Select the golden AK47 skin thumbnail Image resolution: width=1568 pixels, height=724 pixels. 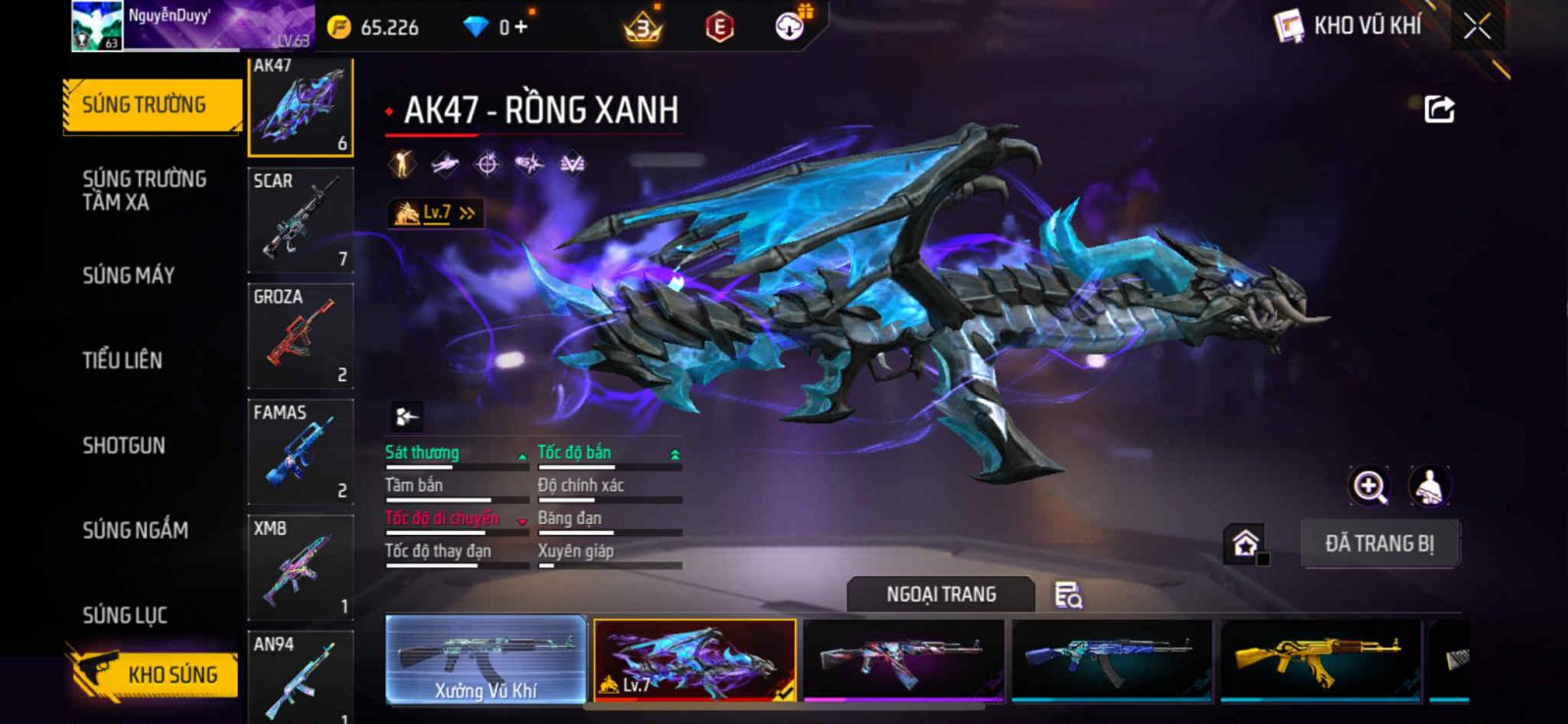(1320, 659)
